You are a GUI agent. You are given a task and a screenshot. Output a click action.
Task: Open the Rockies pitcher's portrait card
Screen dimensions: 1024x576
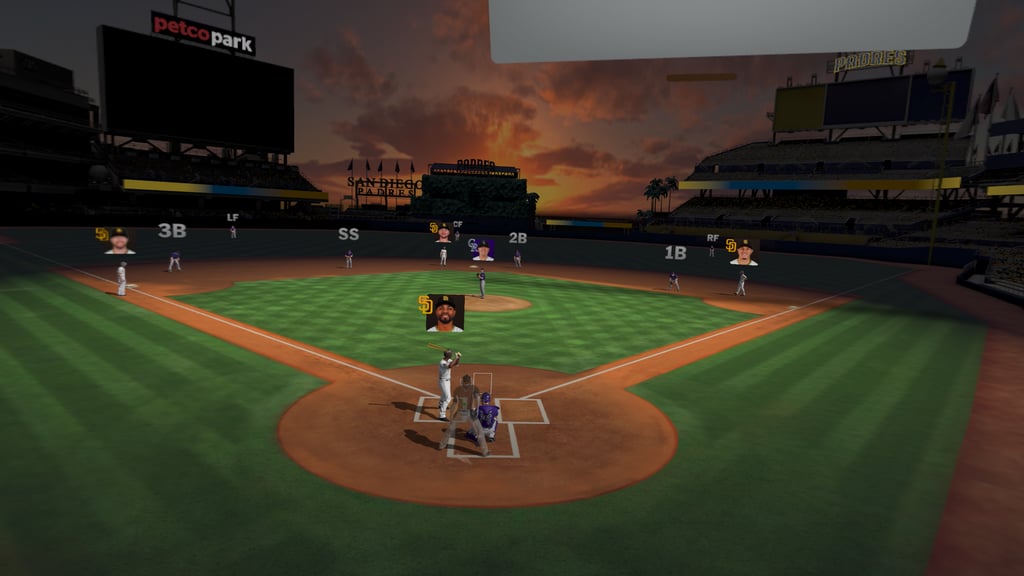coord(483,249)
